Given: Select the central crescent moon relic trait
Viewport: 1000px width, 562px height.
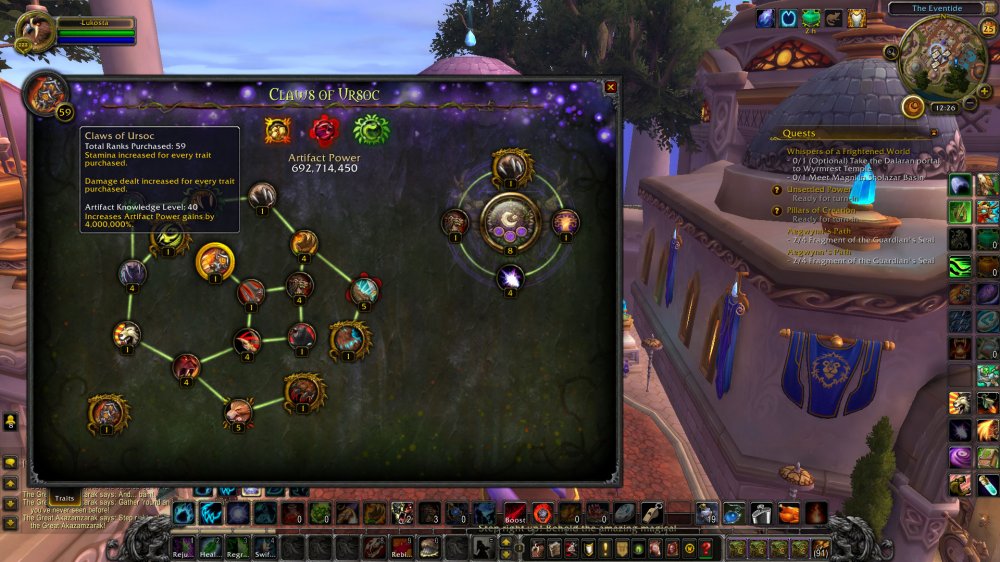Looking at the screenshot, I should 510,222.
